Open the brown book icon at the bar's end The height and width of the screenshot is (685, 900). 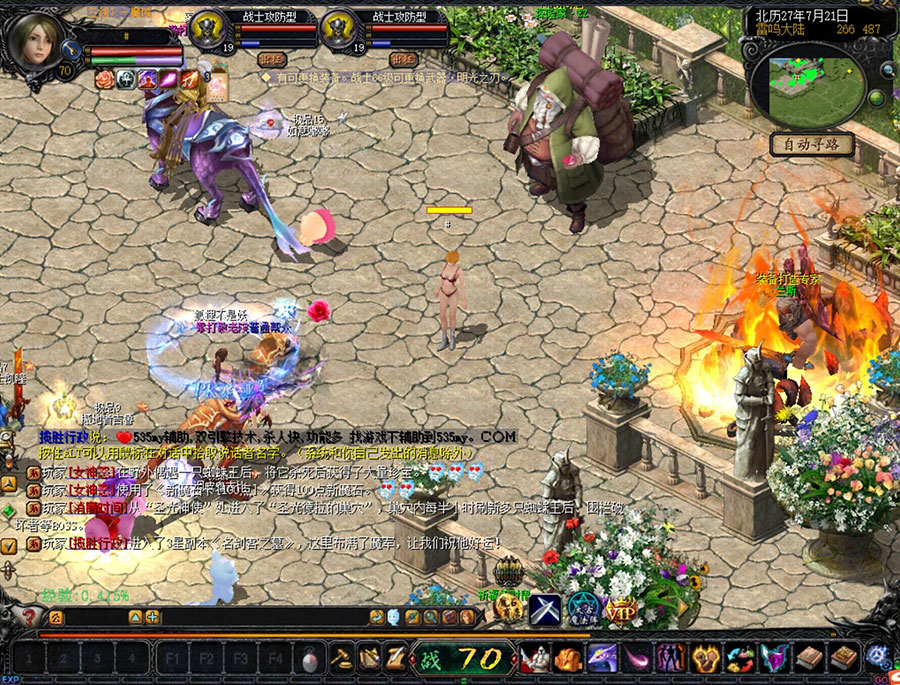(x=843, y=658)
